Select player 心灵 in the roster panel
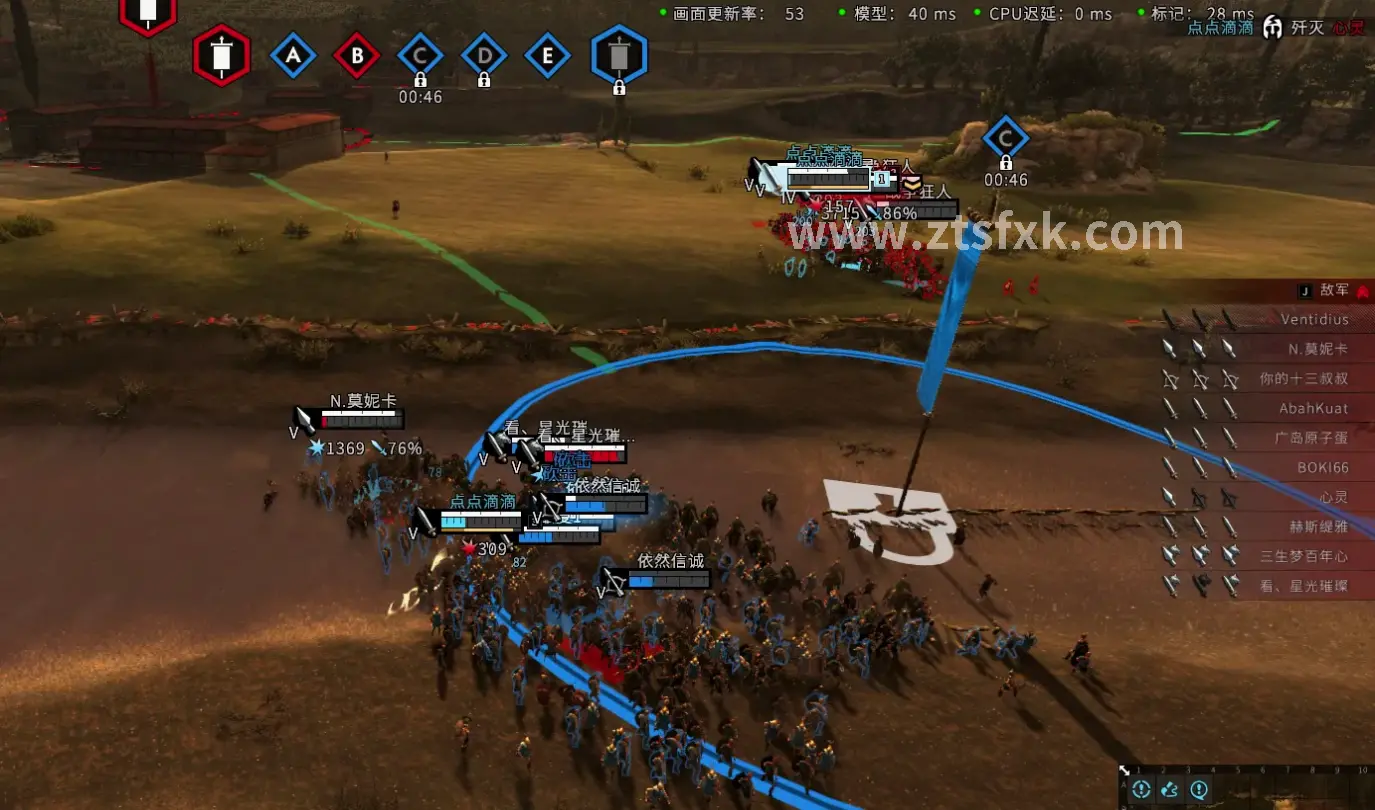This screenshot has height=810, width=1375. (x=1333, y=497)
